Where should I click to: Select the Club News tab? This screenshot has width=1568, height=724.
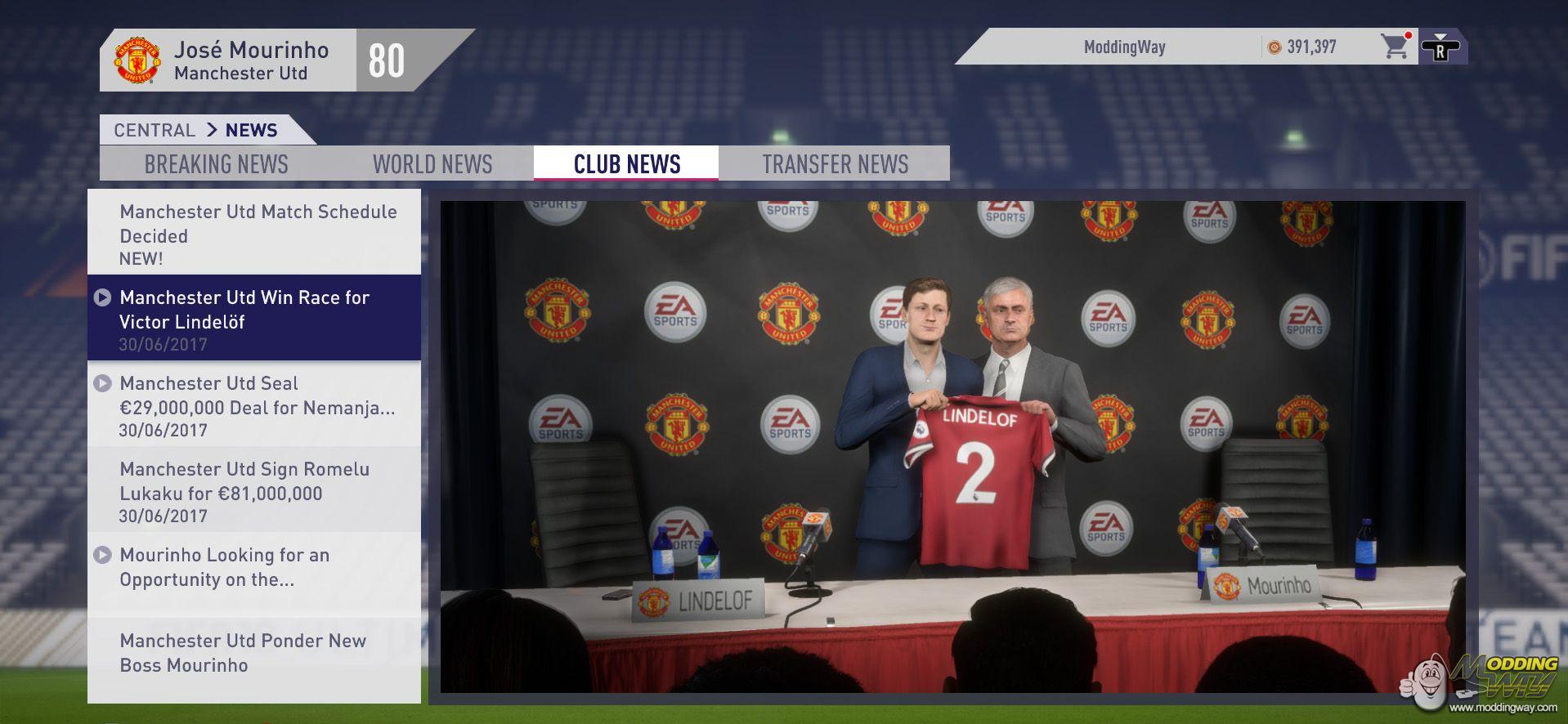coord(627,164)
